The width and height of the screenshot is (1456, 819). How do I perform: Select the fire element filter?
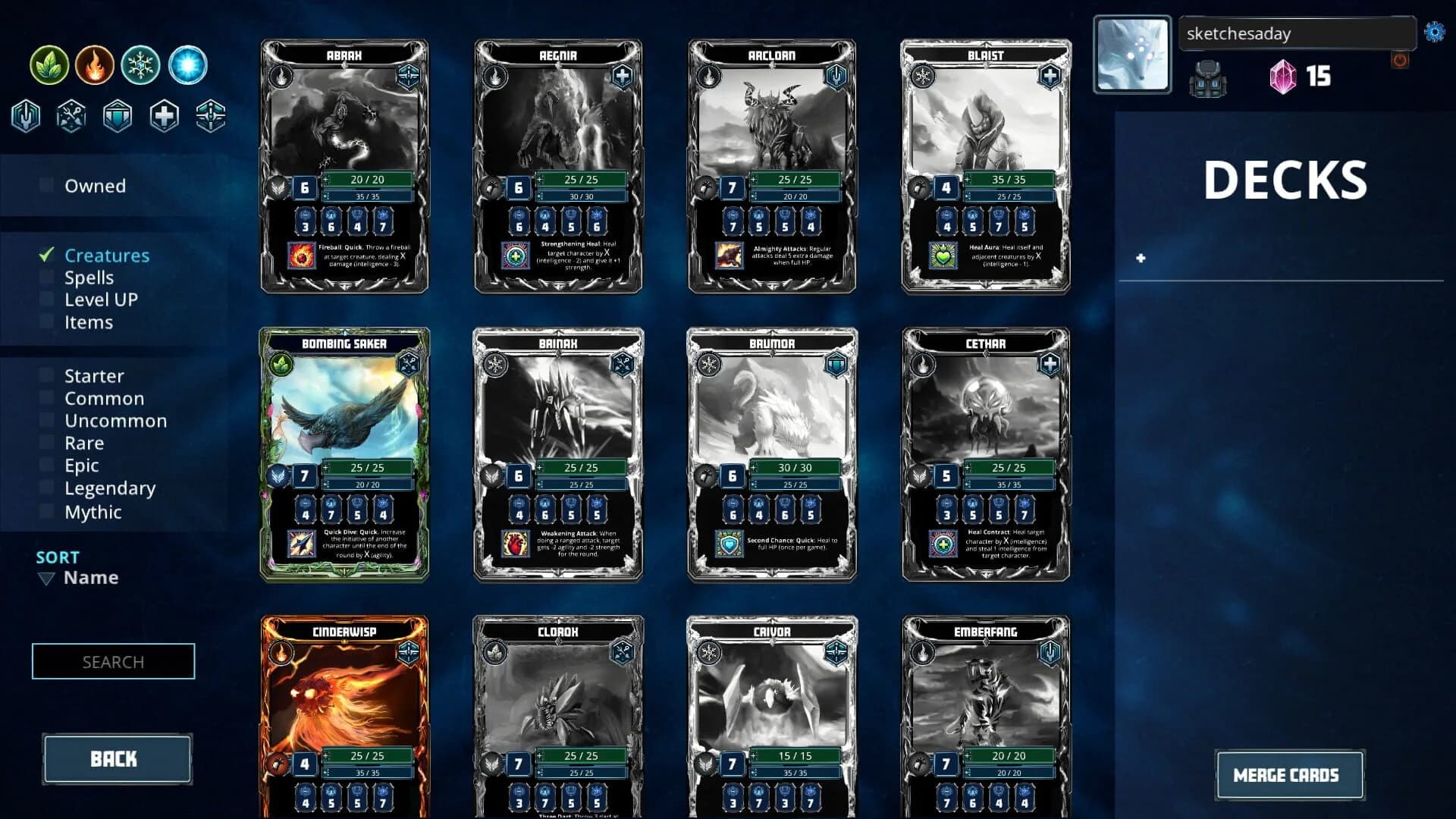point(94,64)
